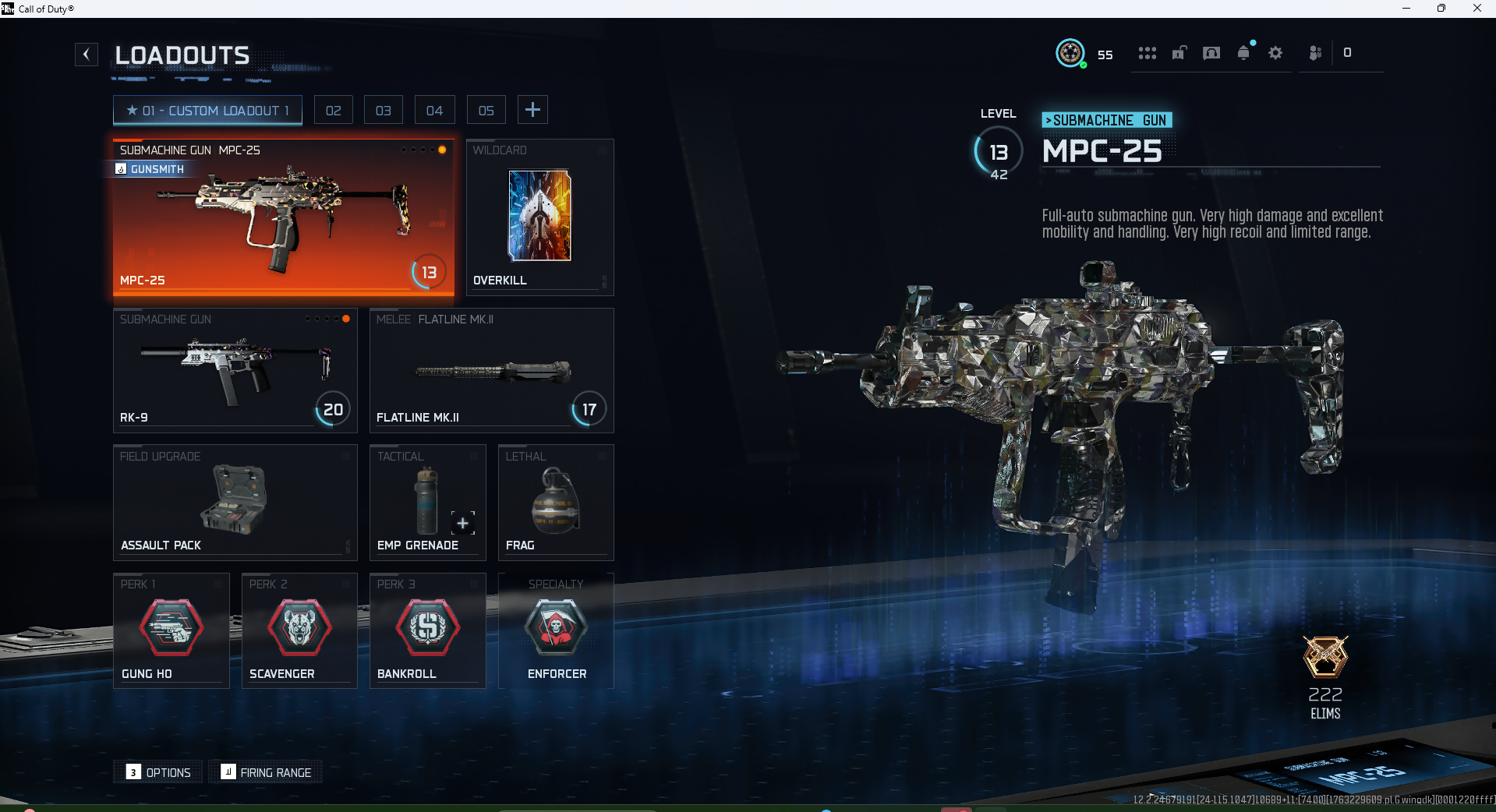Select the Scavenger perk slot

pos(299,630)
